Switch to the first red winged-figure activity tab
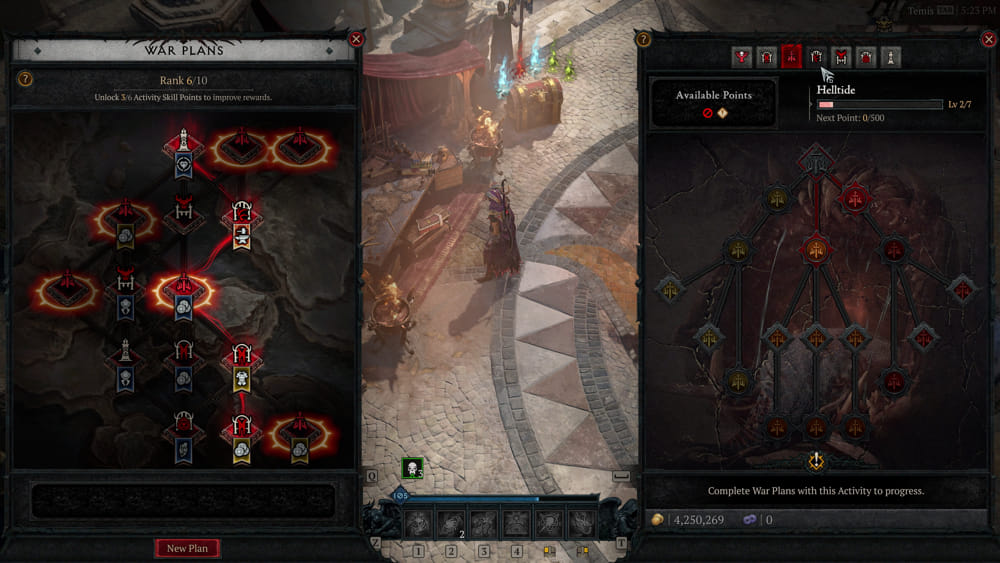The height and width of the screenshot is (563, 1000). click(741, 57)
